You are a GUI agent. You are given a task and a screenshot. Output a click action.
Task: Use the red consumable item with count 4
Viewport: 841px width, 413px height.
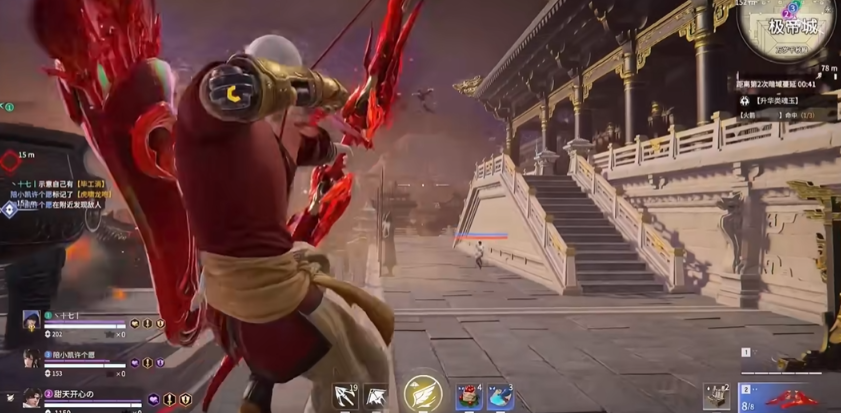click(468, 397)
